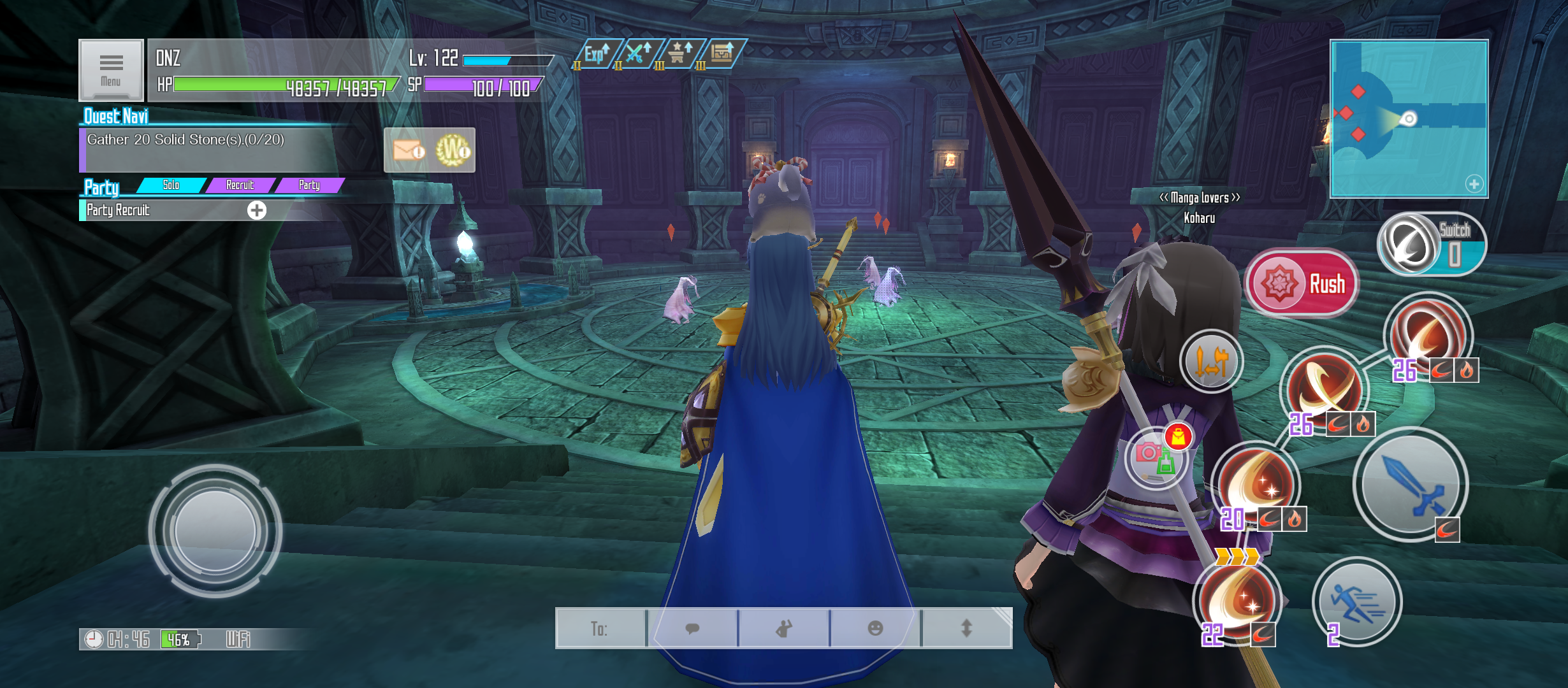Open the chat 'To:' recipient field
Screen dimensions: 1568x688
point(600,629)
